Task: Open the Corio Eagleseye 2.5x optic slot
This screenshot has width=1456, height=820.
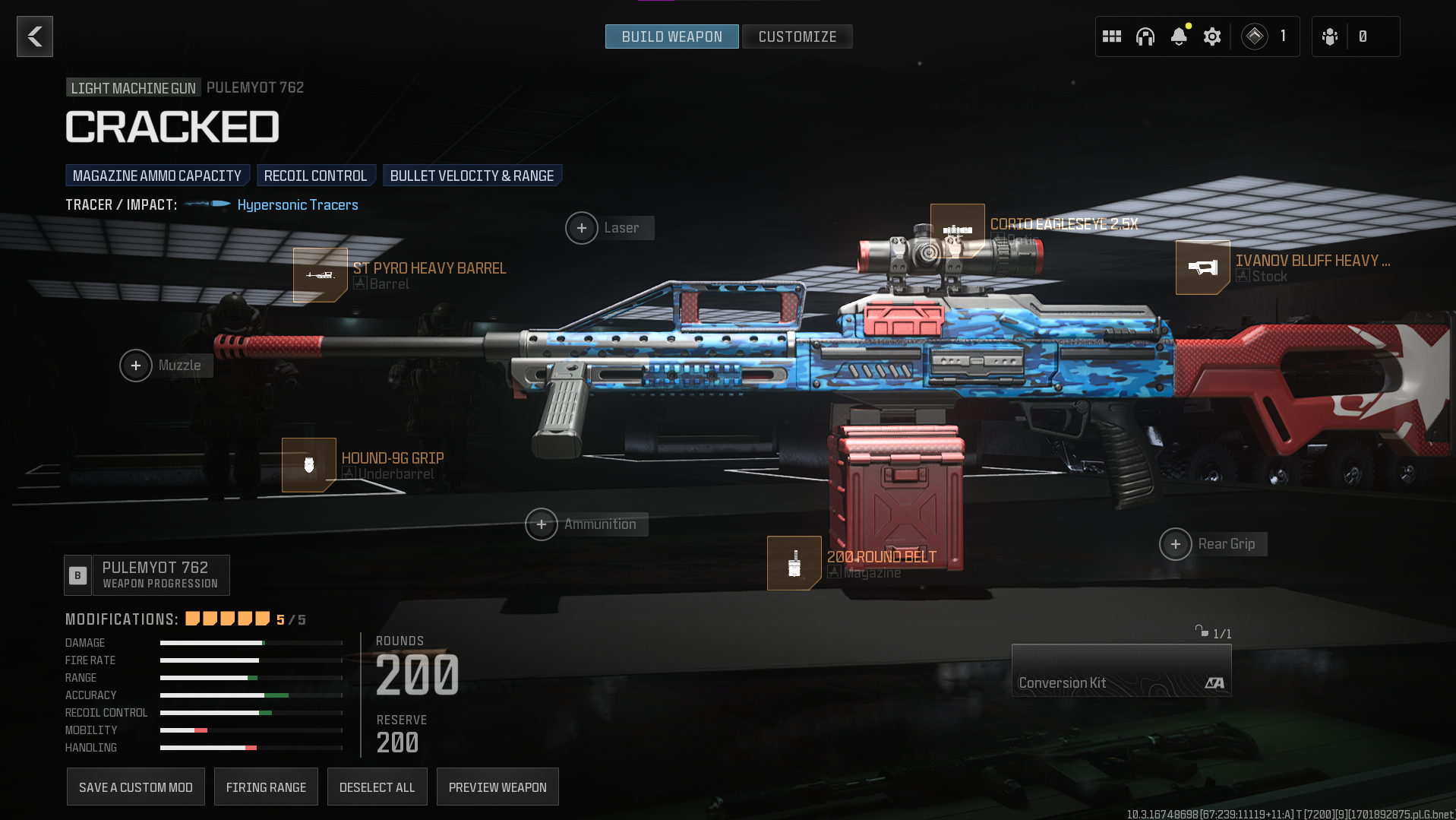Action: [x=957, y=230]
